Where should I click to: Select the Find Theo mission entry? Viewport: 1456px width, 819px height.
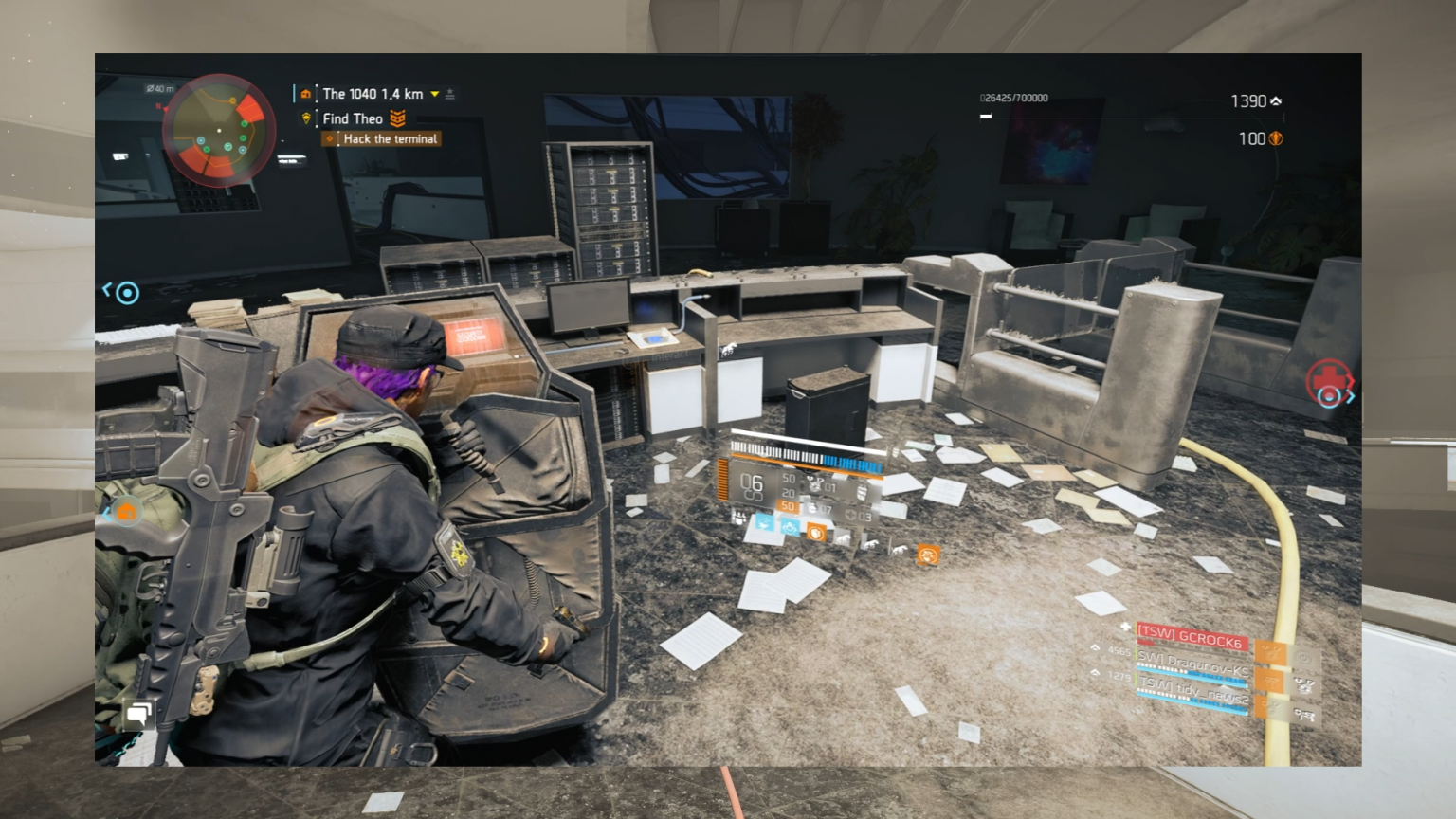[x=351, y=118]
